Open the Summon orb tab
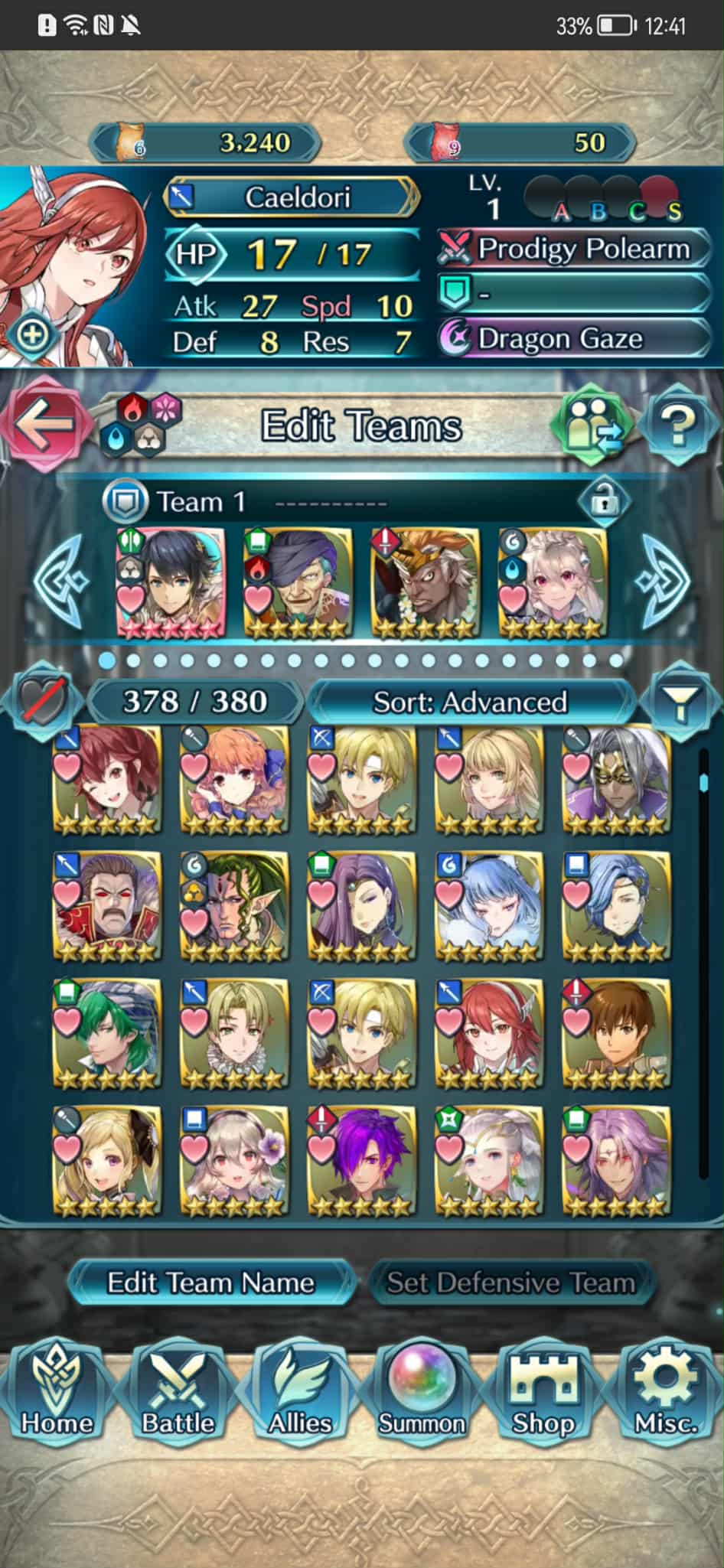 422,1394
